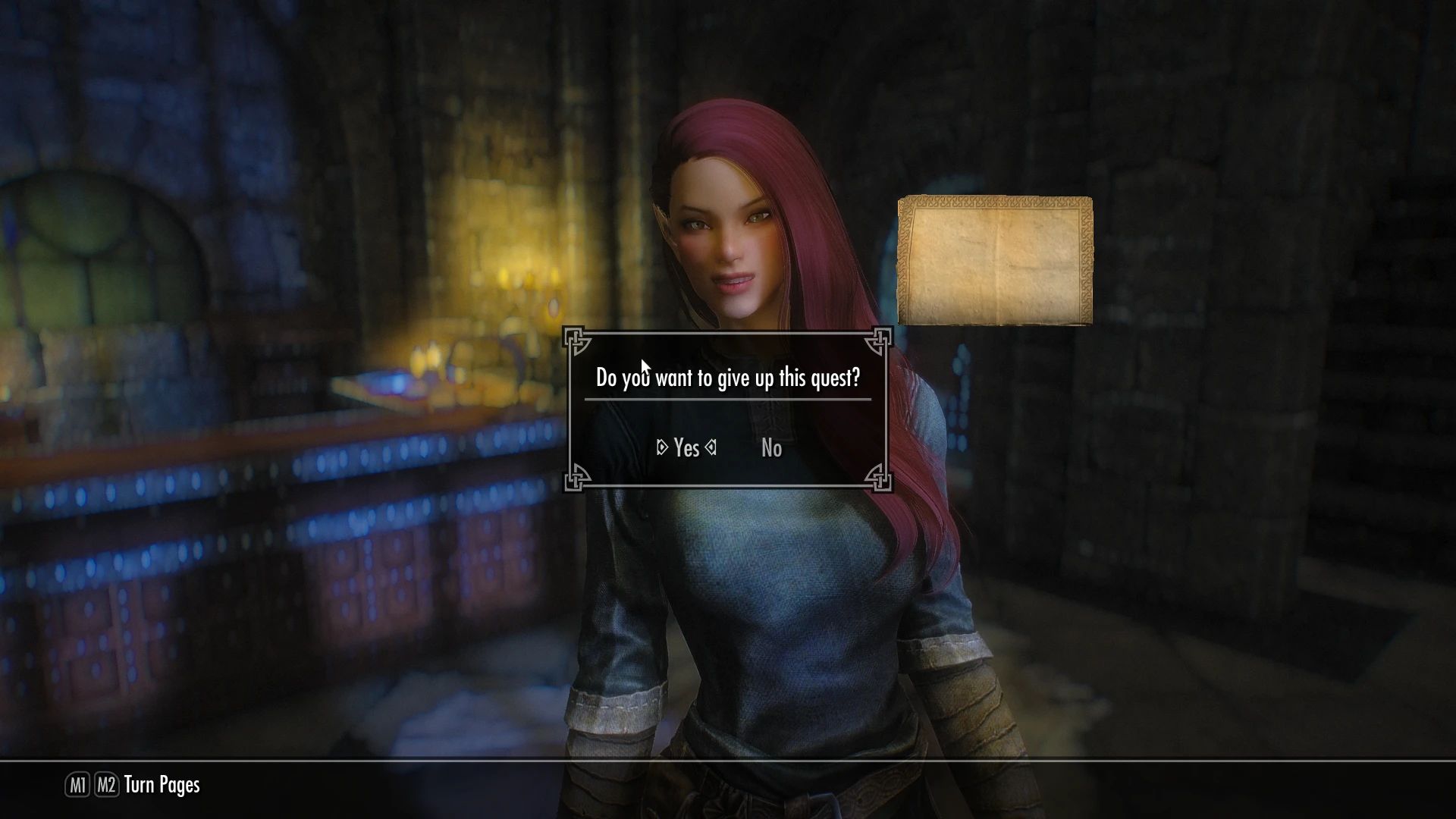Select Yes to give up the quest
The height and width of the screenshot is (819, 1456).
pyautogui.click(x=686, y=448)
